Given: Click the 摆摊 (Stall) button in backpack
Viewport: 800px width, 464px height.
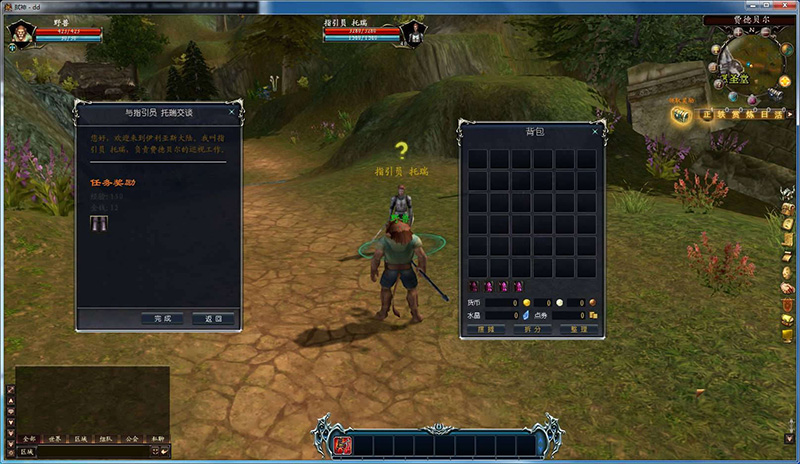Looking at the screenshot, I should click(485, 329).
